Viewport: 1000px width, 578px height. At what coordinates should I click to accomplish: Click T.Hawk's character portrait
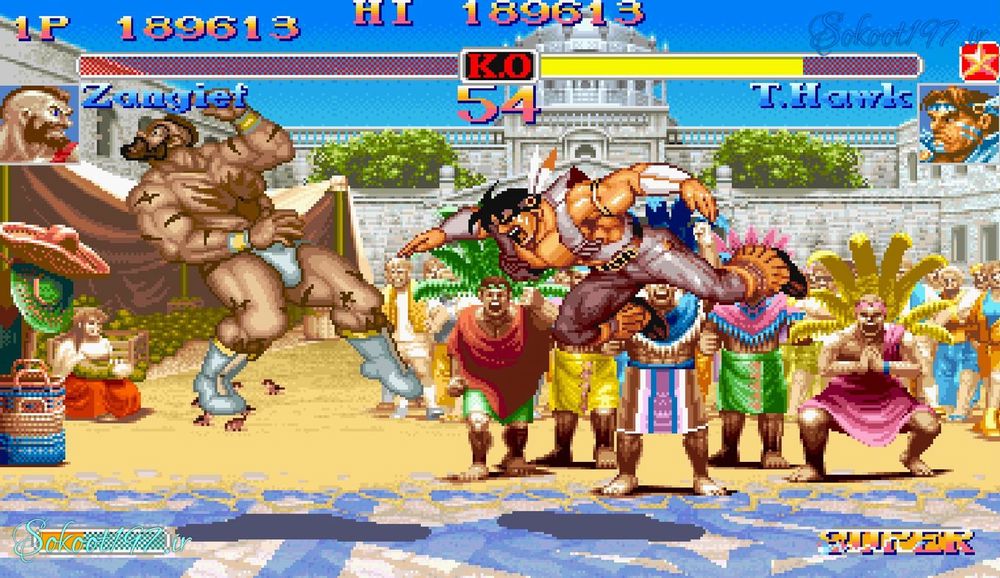(x=958, y=124)
